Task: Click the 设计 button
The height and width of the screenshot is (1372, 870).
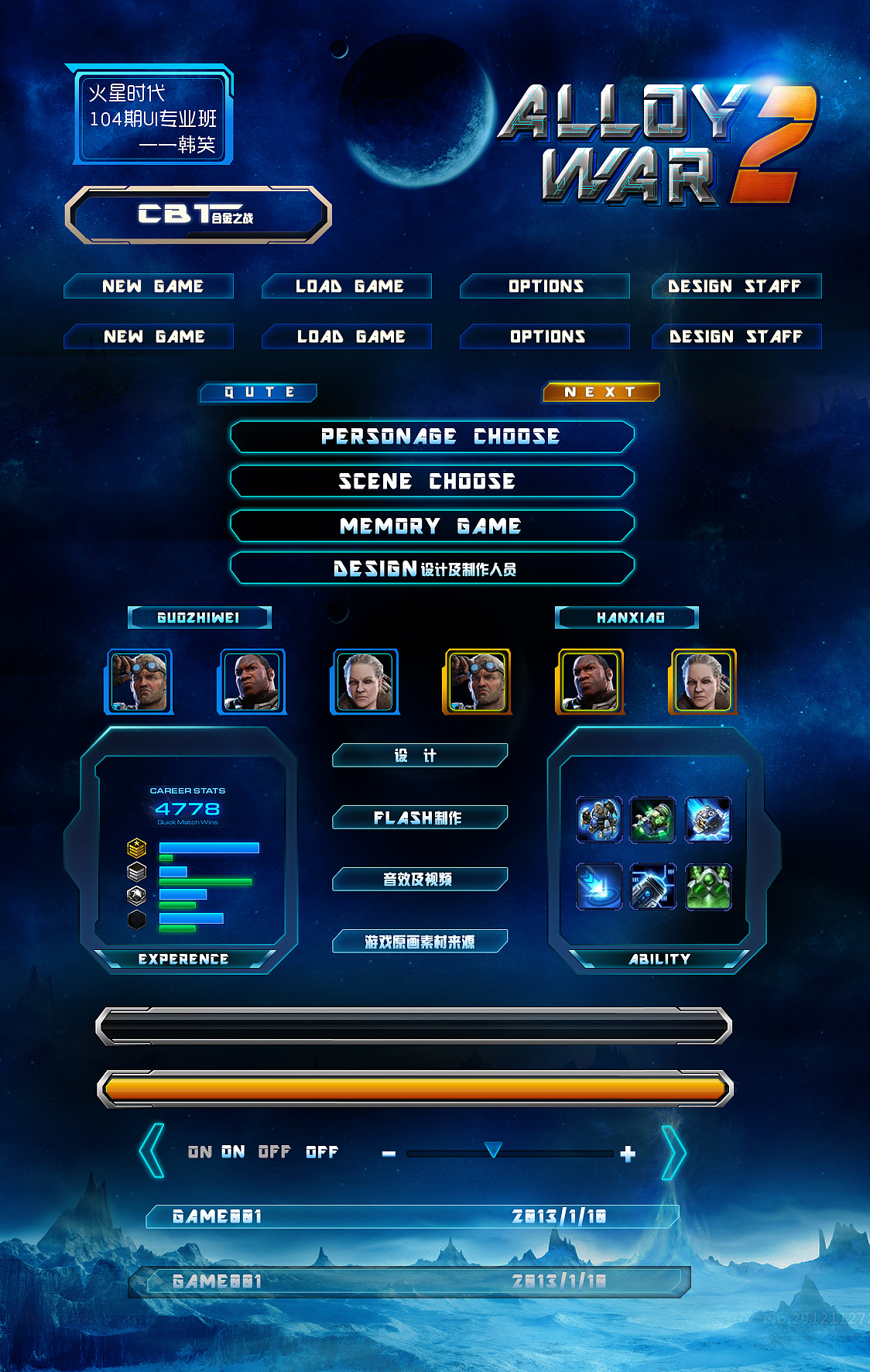Action: pyautogui.click(x=420, y=756)
